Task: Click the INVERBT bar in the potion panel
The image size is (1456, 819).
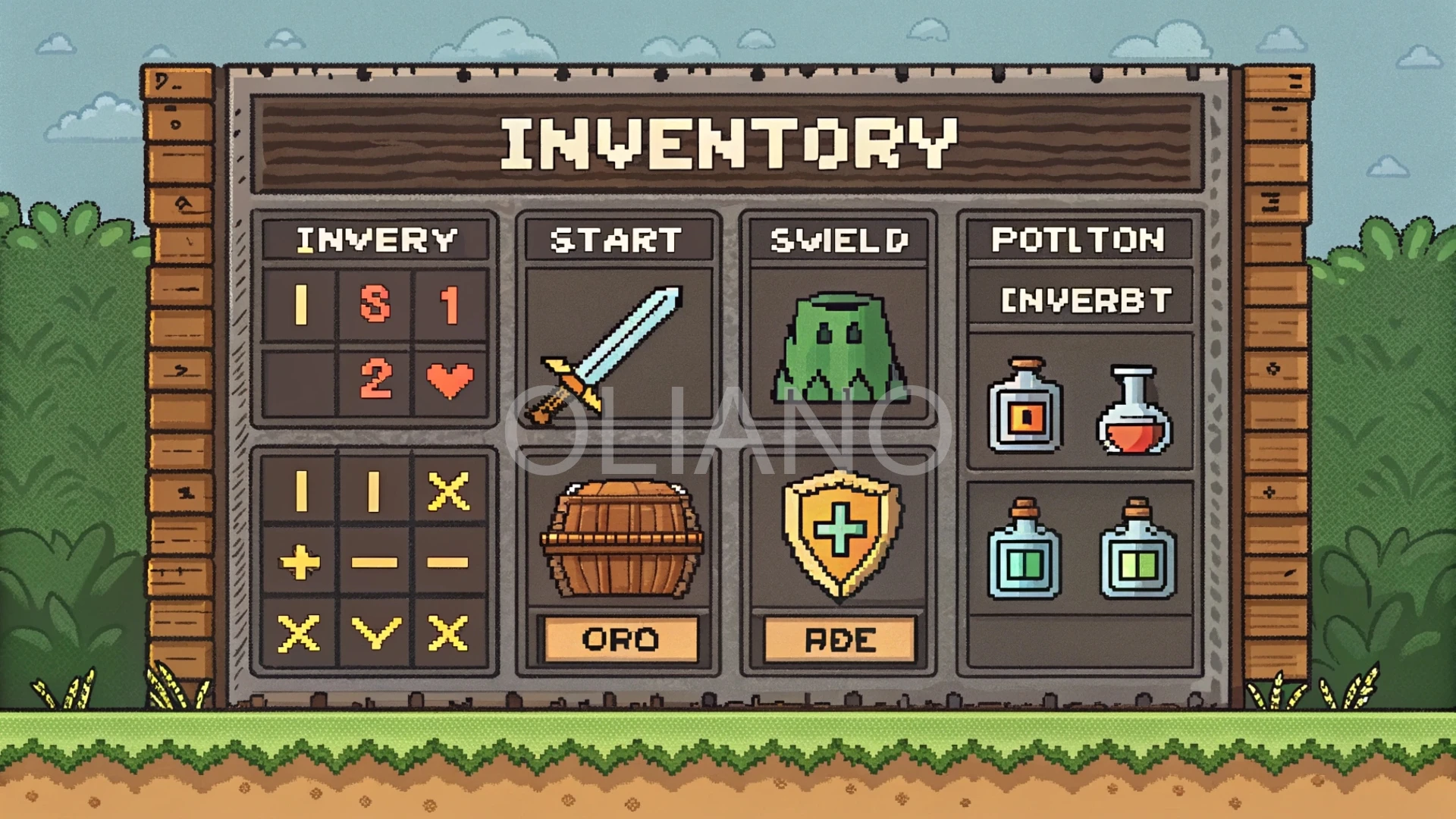Action: click(1081, 300)
